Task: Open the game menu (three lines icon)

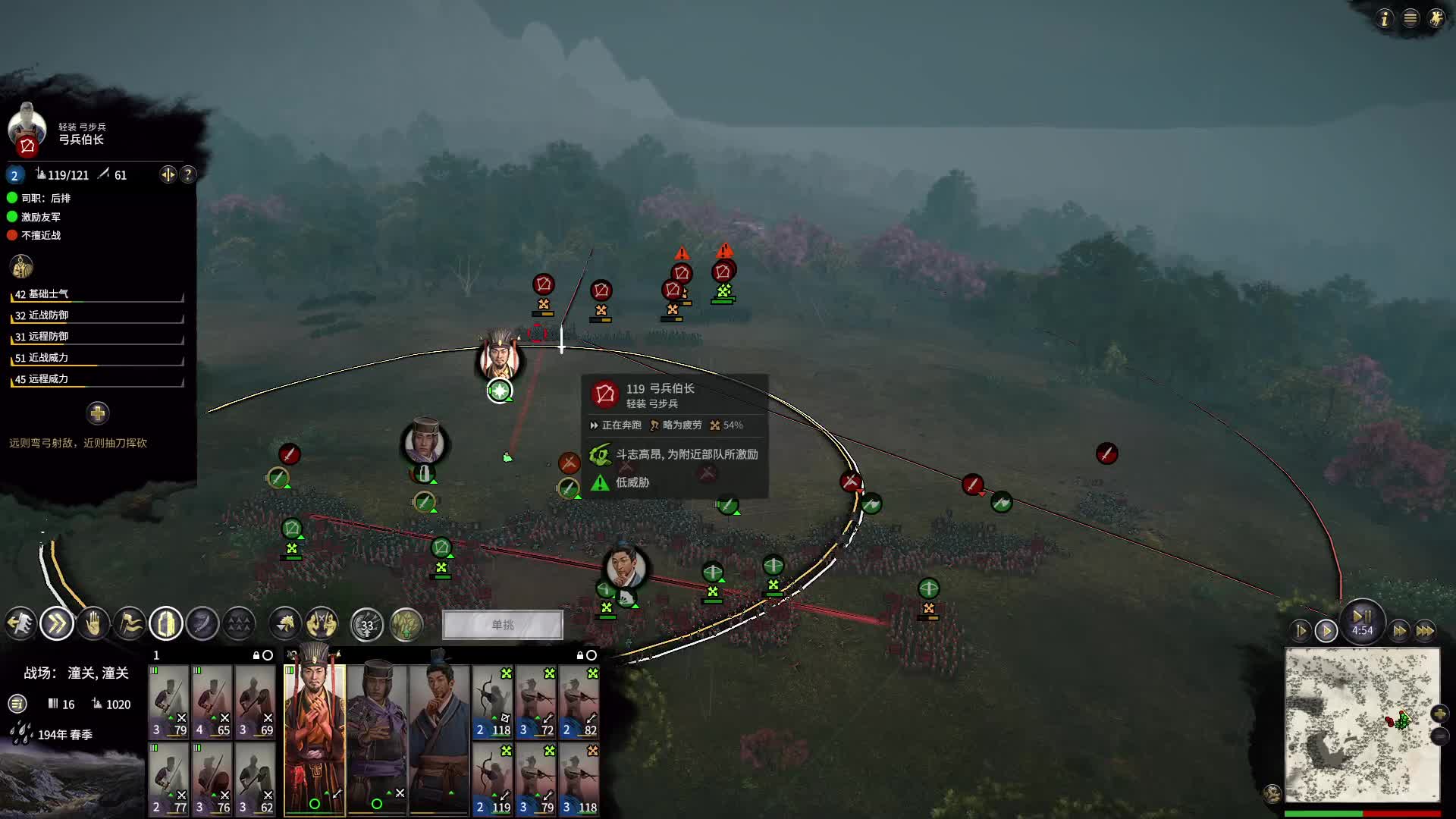Action: tap(1410, 18)
